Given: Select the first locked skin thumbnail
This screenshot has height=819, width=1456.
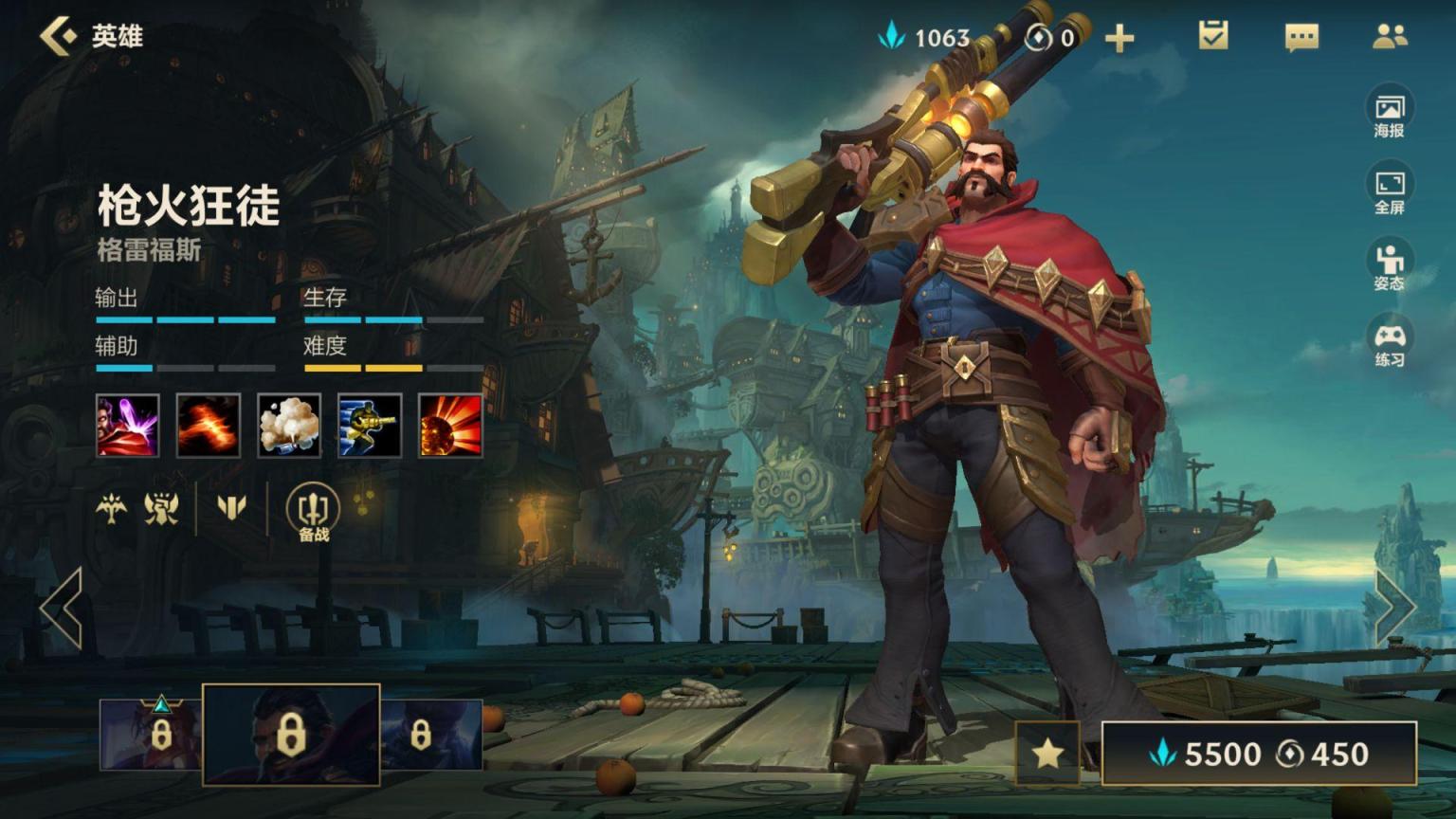Looking at the screenshot, I should [152, 735].
